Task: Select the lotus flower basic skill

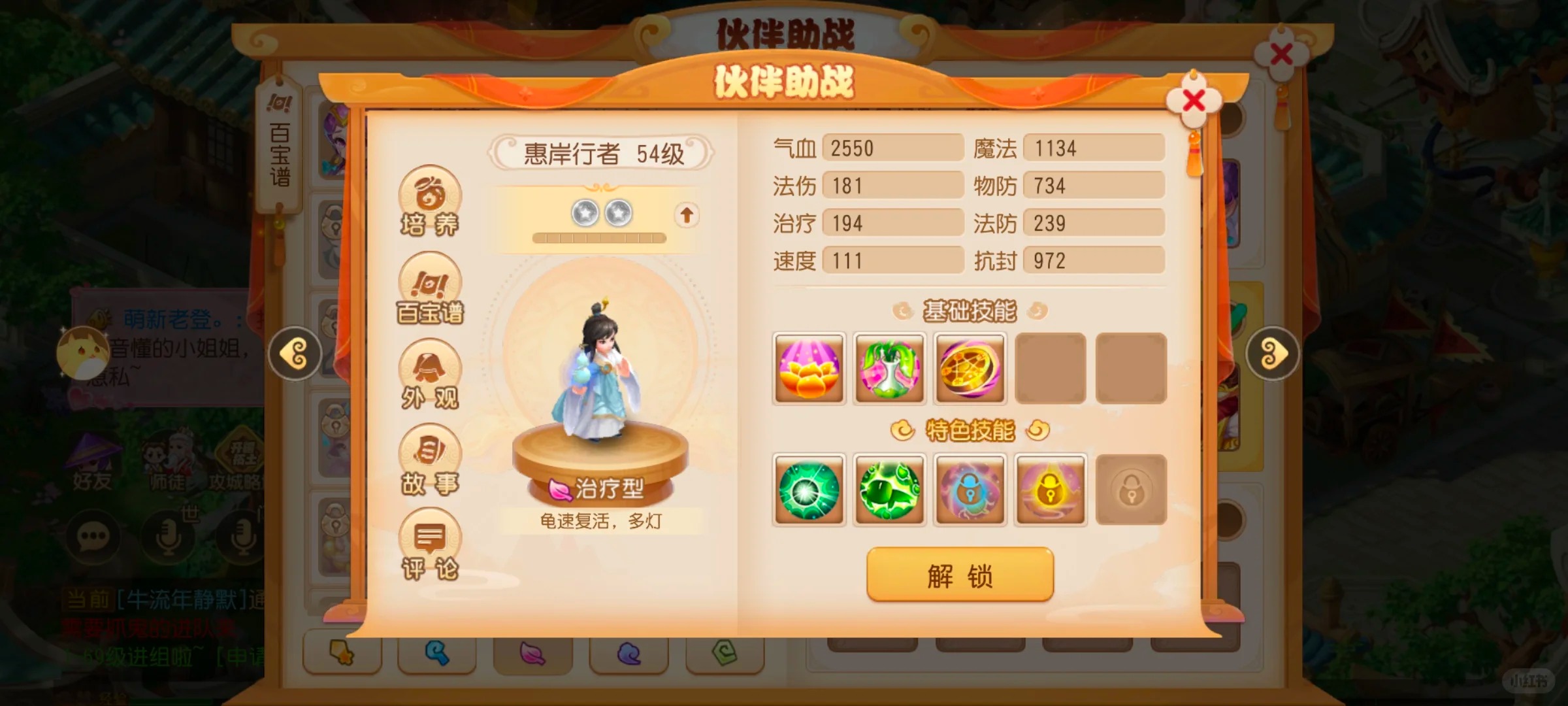Action: coord(809,369)
